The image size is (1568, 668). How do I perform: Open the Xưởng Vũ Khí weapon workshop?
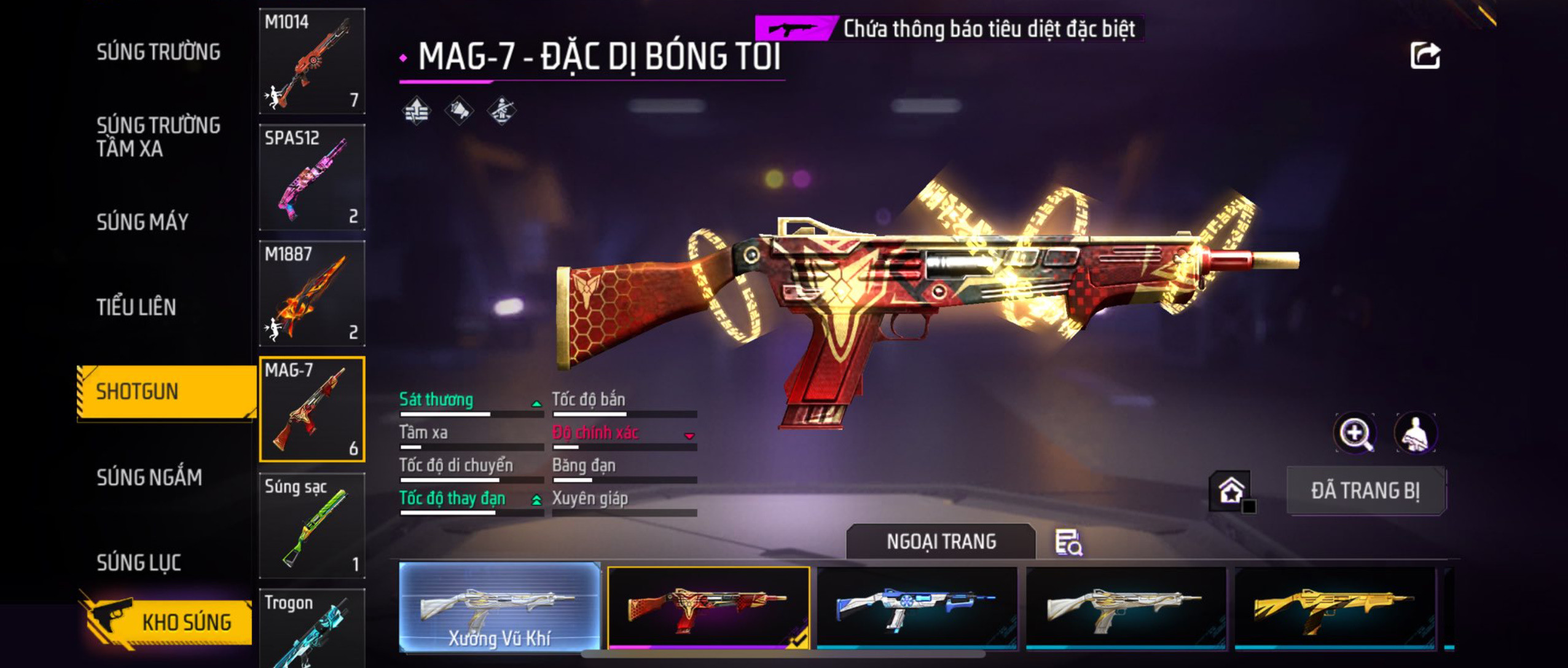pyautogui.click(x=500, y=607)
